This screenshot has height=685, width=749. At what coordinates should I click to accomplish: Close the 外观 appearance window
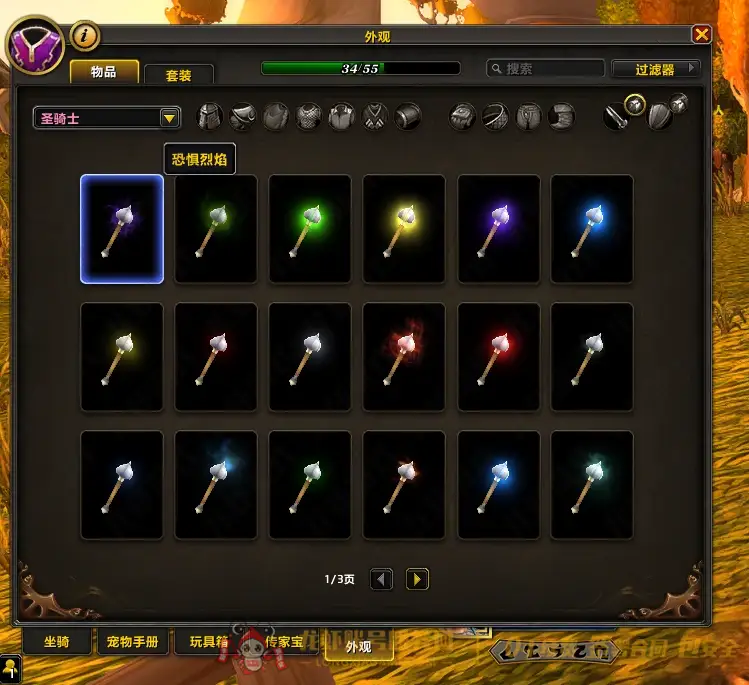tap(702, 35)
